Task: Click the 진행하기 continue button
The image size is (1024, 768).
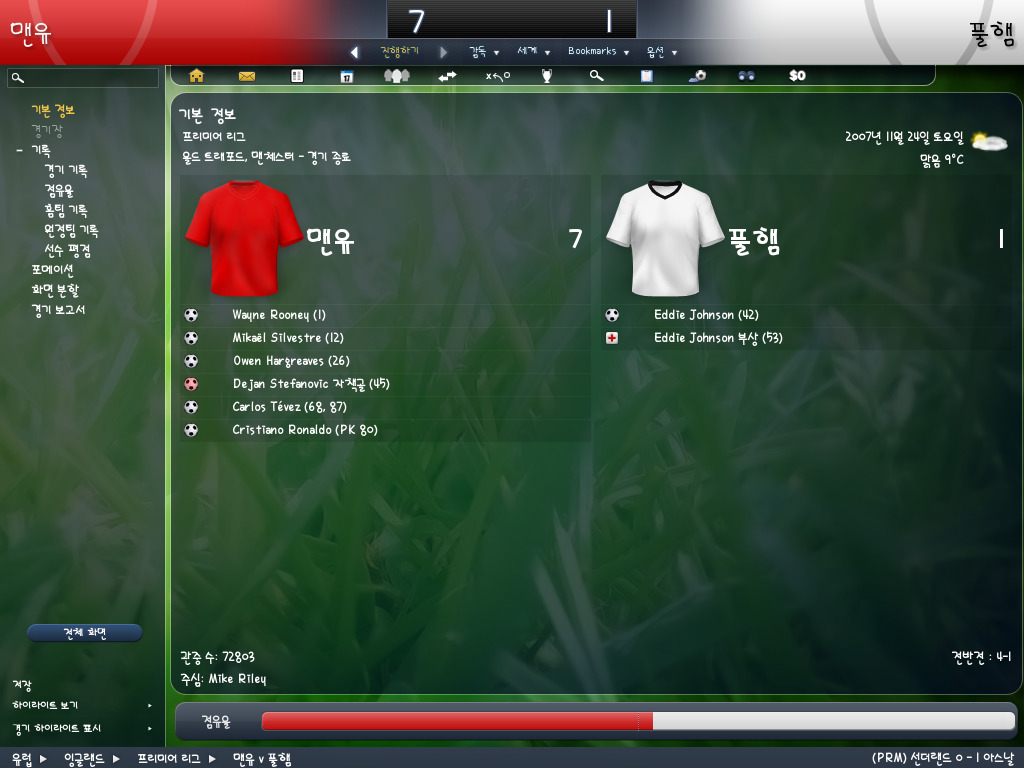Action: tap(399, 51)
